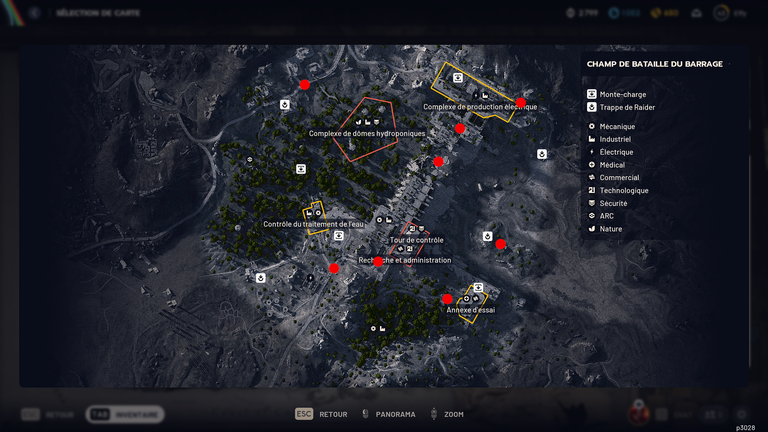The width and height of the screenshot is (768, 432).
Task: Open the Inventaire button
Action: click(x=126, y=414)
